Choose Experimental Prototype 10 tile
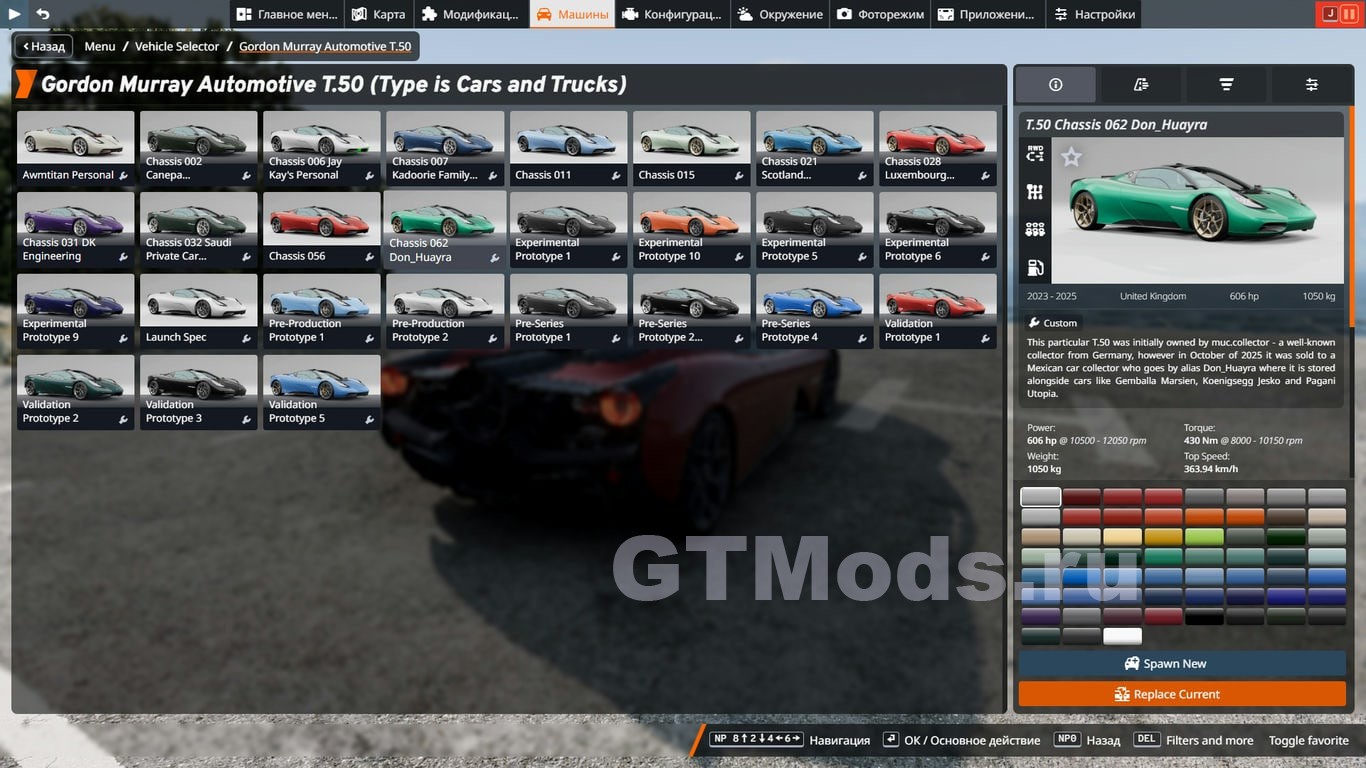 (x=691, y=229)
